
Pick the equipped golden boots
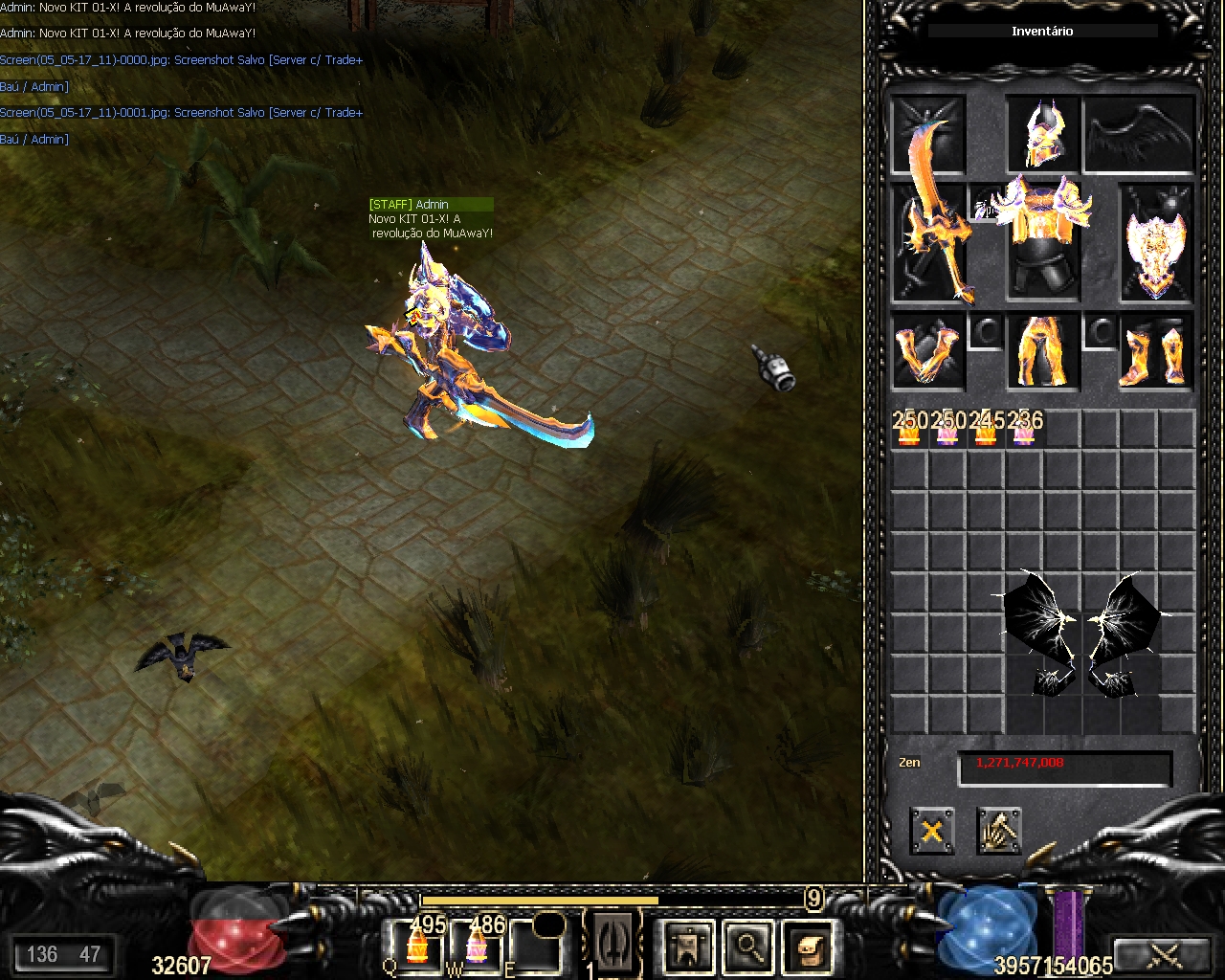click(x=1156, y=353)
